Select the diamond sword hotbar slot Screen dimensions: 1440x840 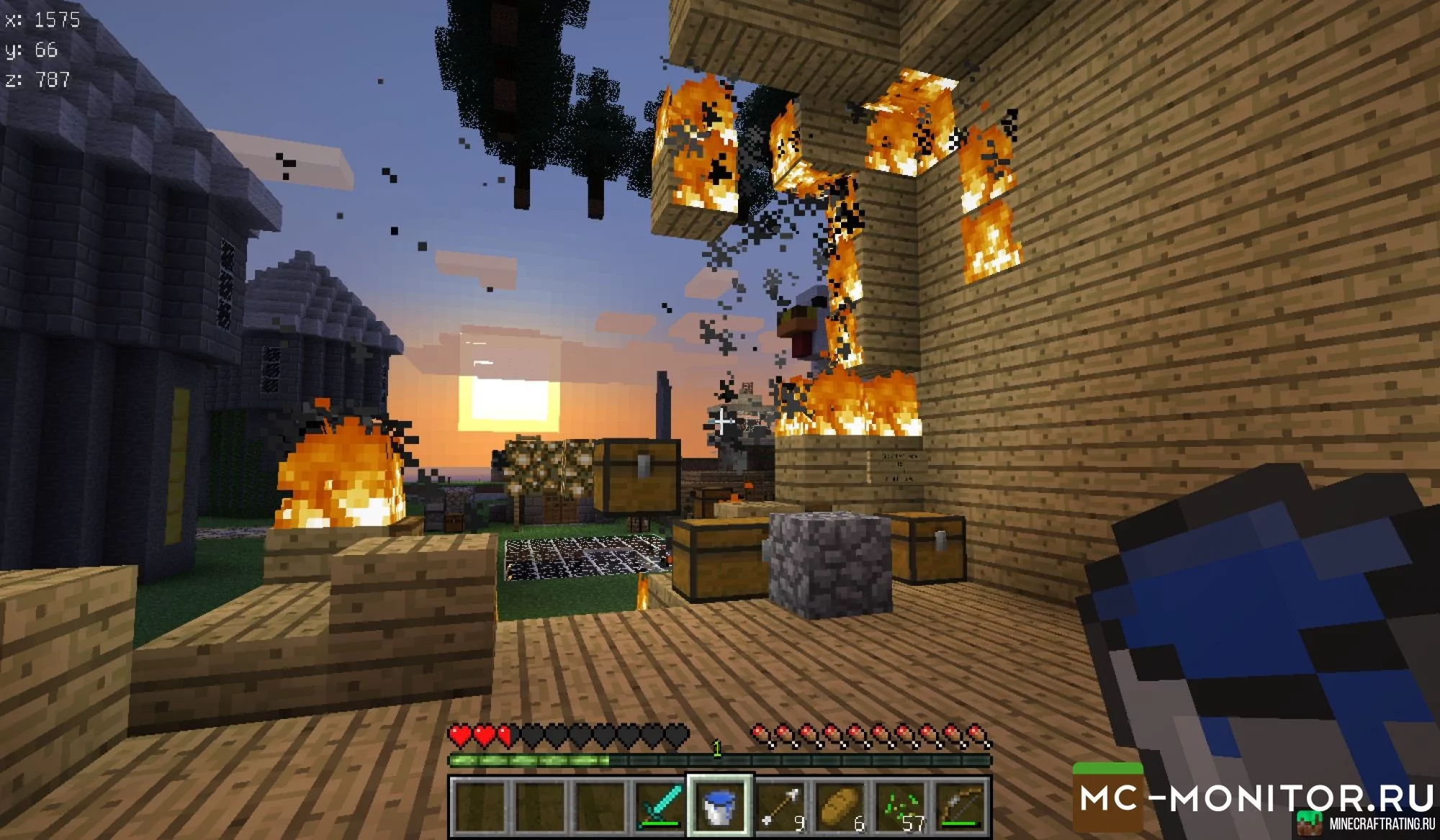point(660,805)
